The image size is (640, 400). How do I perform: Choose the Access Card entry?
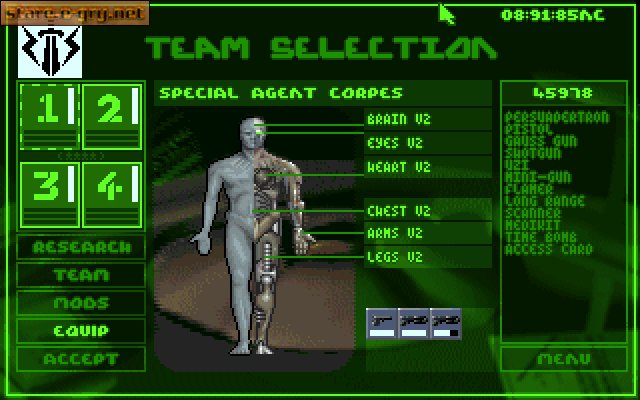549,250
